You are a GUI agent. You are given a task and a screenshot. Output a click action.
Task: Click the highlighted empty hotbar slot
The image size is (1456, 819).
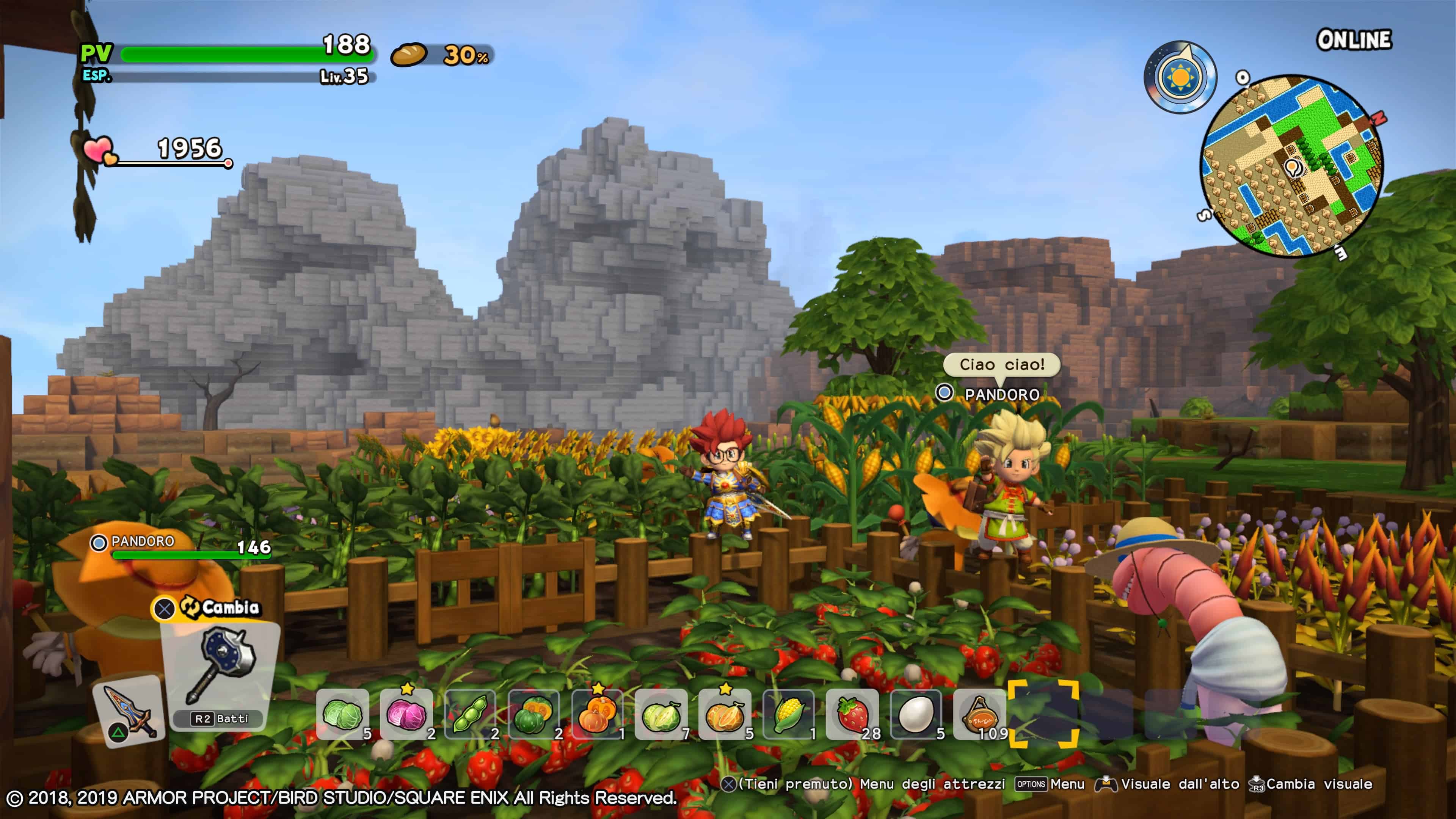[x=1043, y=714]
